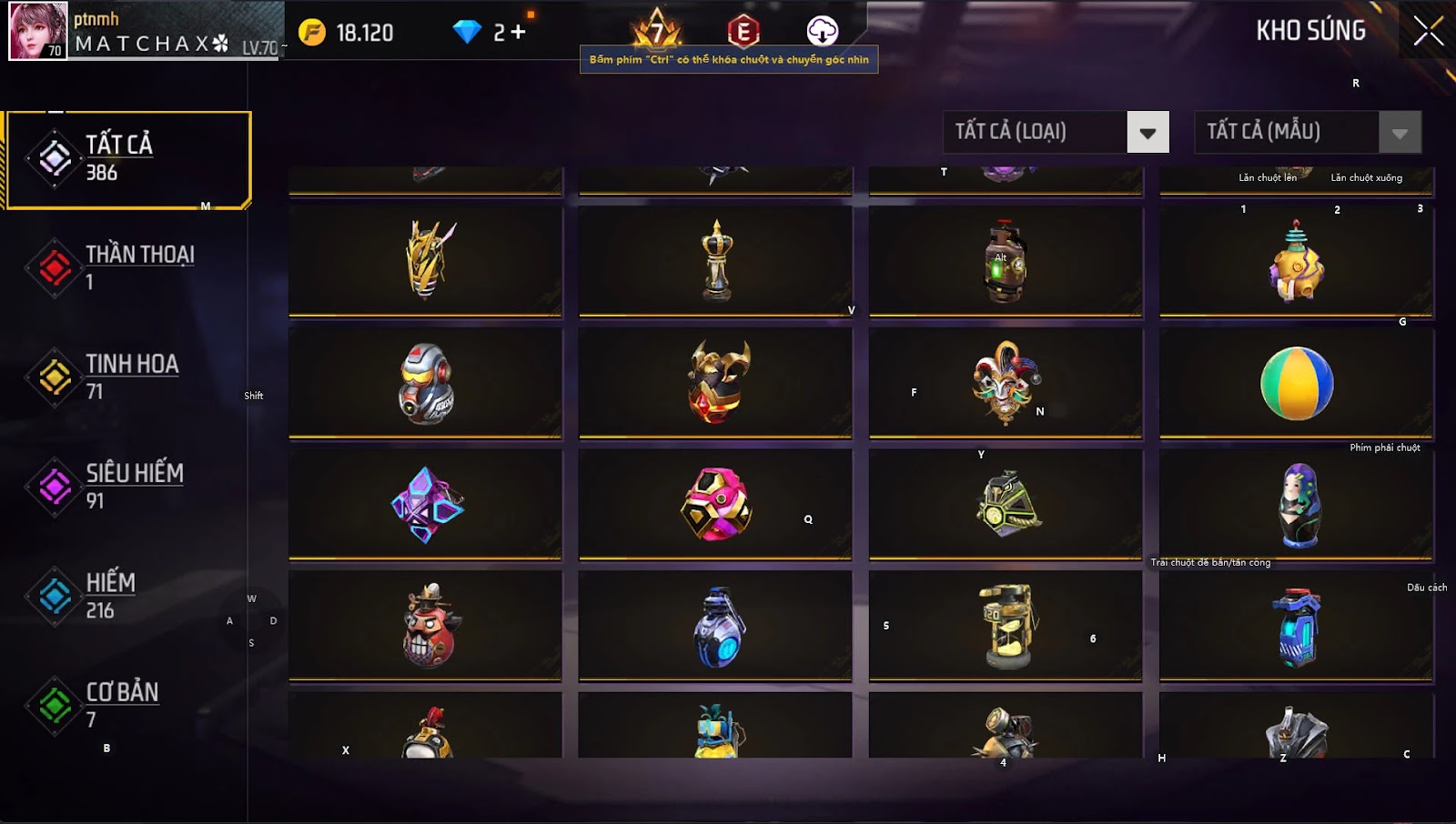The width and height of the screenshot is (1456, 824).
Task: Show the Tinh Hoa rarity items
Action: [127, 377]
